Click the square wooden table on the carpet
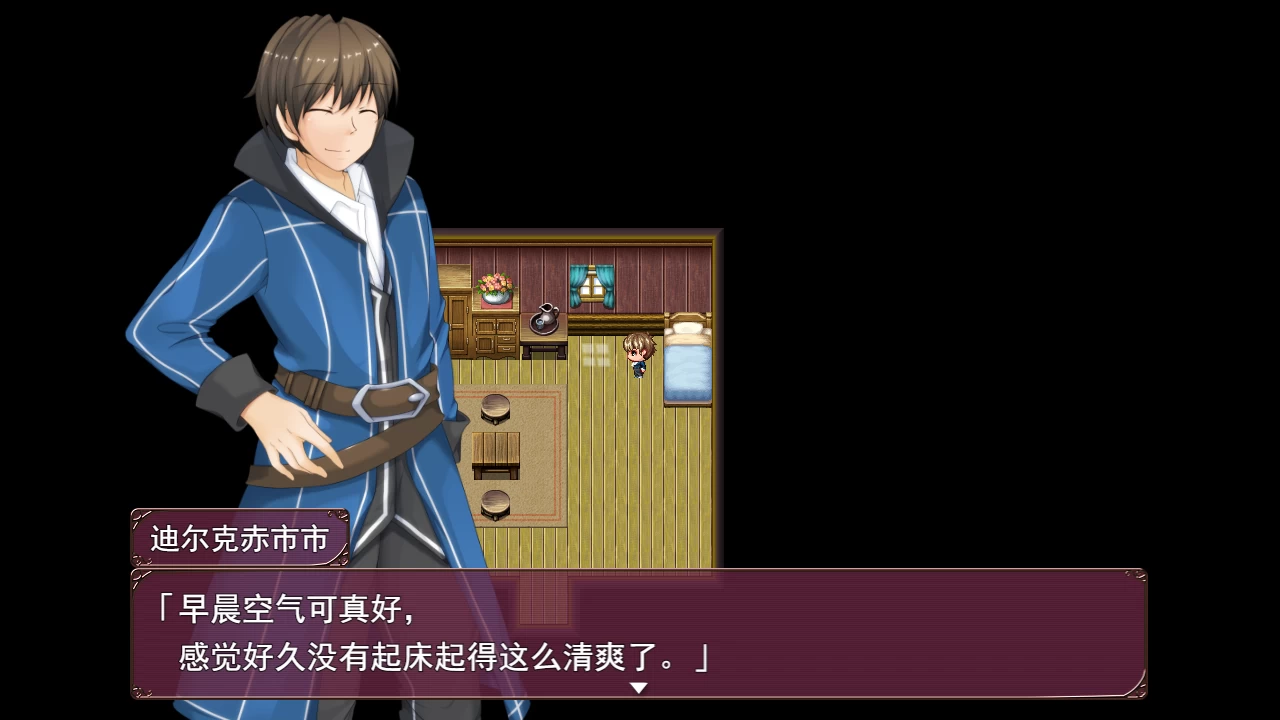 (496, 450)
